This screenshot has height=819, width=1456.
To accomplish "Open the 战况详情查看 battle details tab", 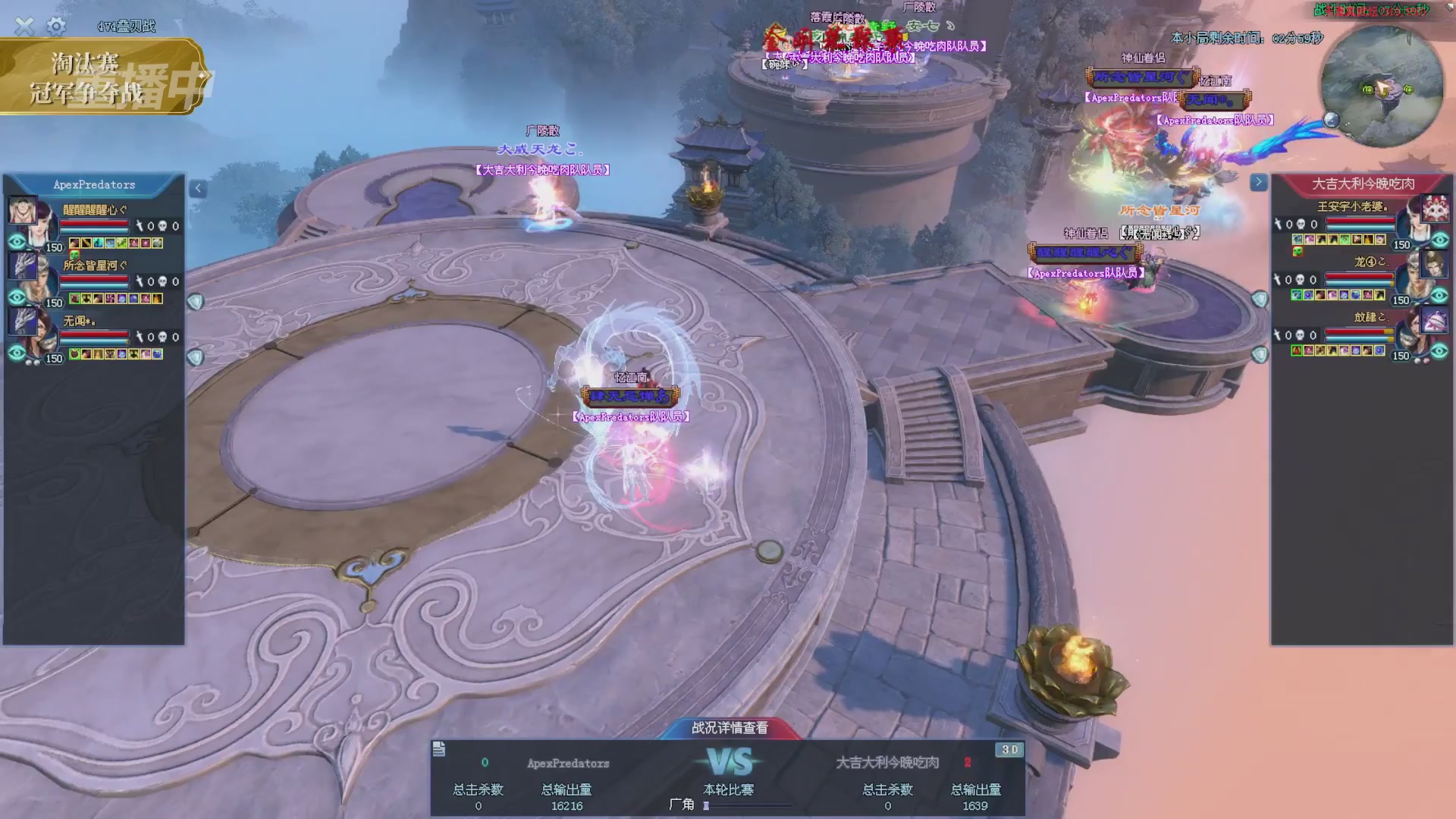I will click(x=730, y=728).
